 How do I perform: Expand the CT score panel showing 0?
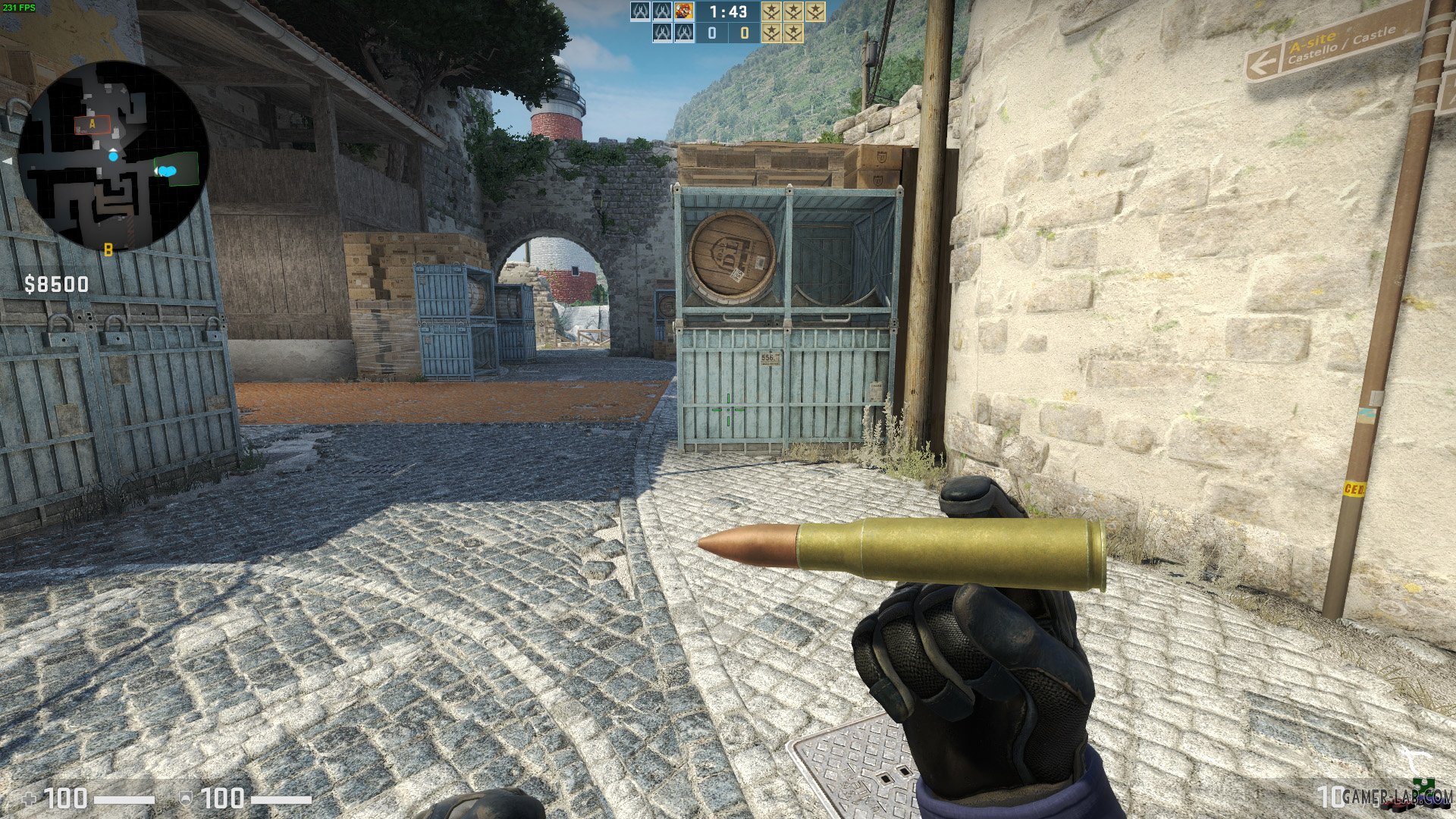(x=711, y=33)
